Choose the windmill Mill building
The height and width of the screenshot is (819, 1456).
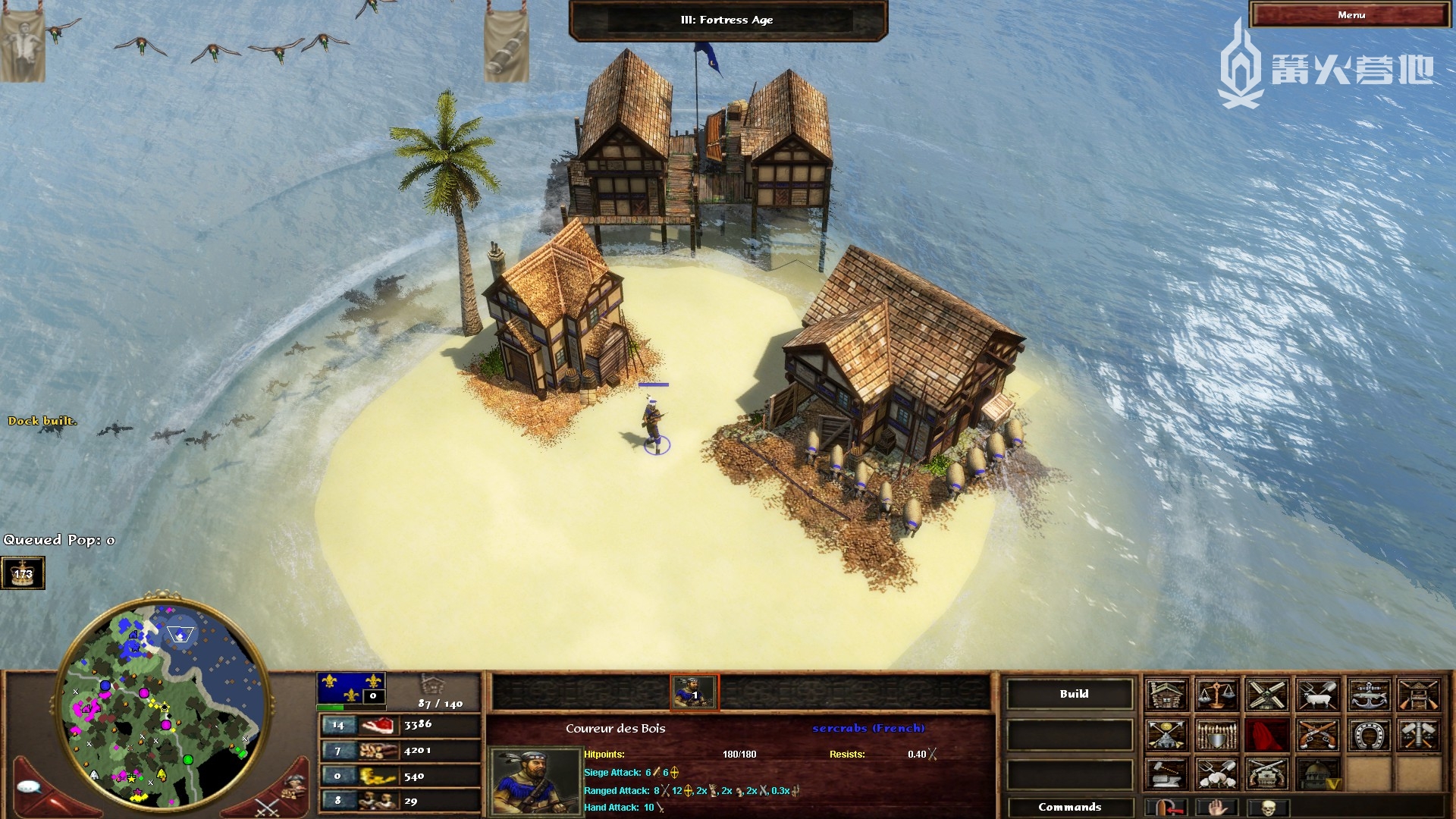tap(1267, 695)
